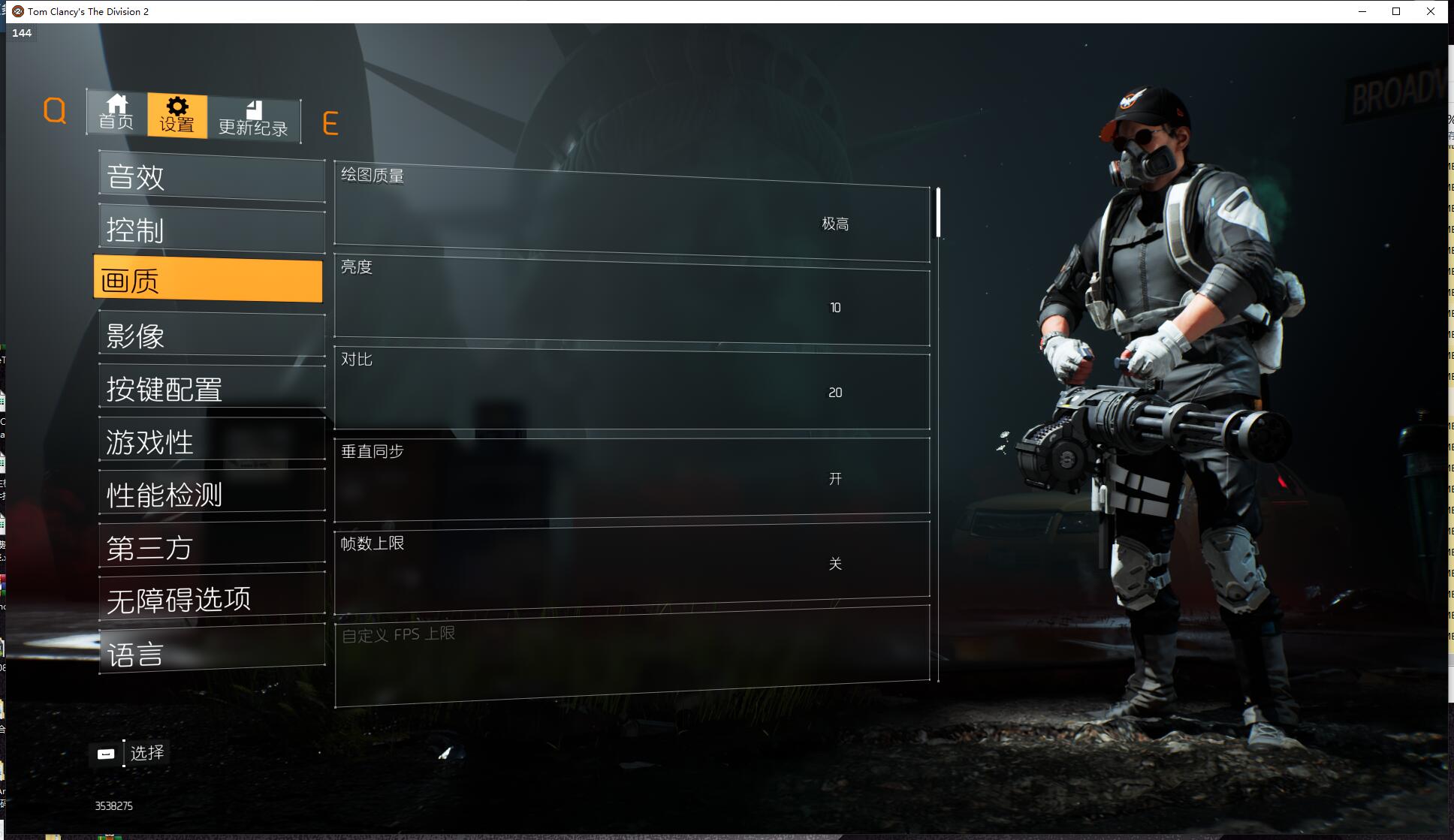Open the 第三方 third-party settings
The width and height of the screenshot is (1454, 840).
point(212,547)
